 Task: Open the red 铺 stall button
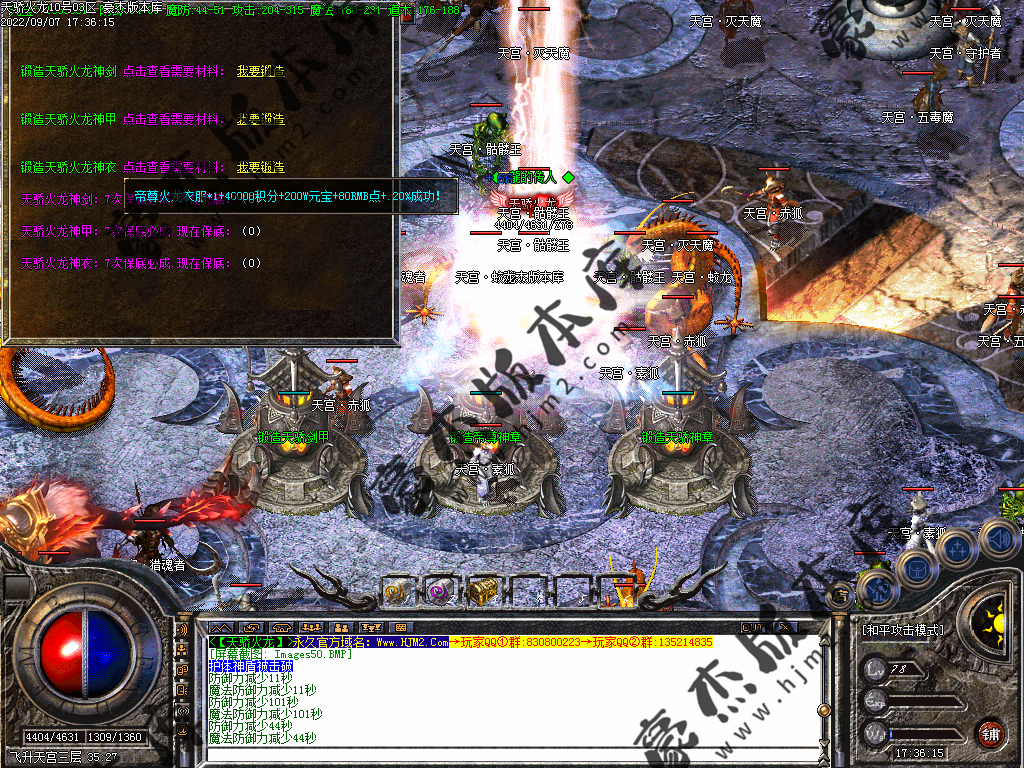point(991,733)
